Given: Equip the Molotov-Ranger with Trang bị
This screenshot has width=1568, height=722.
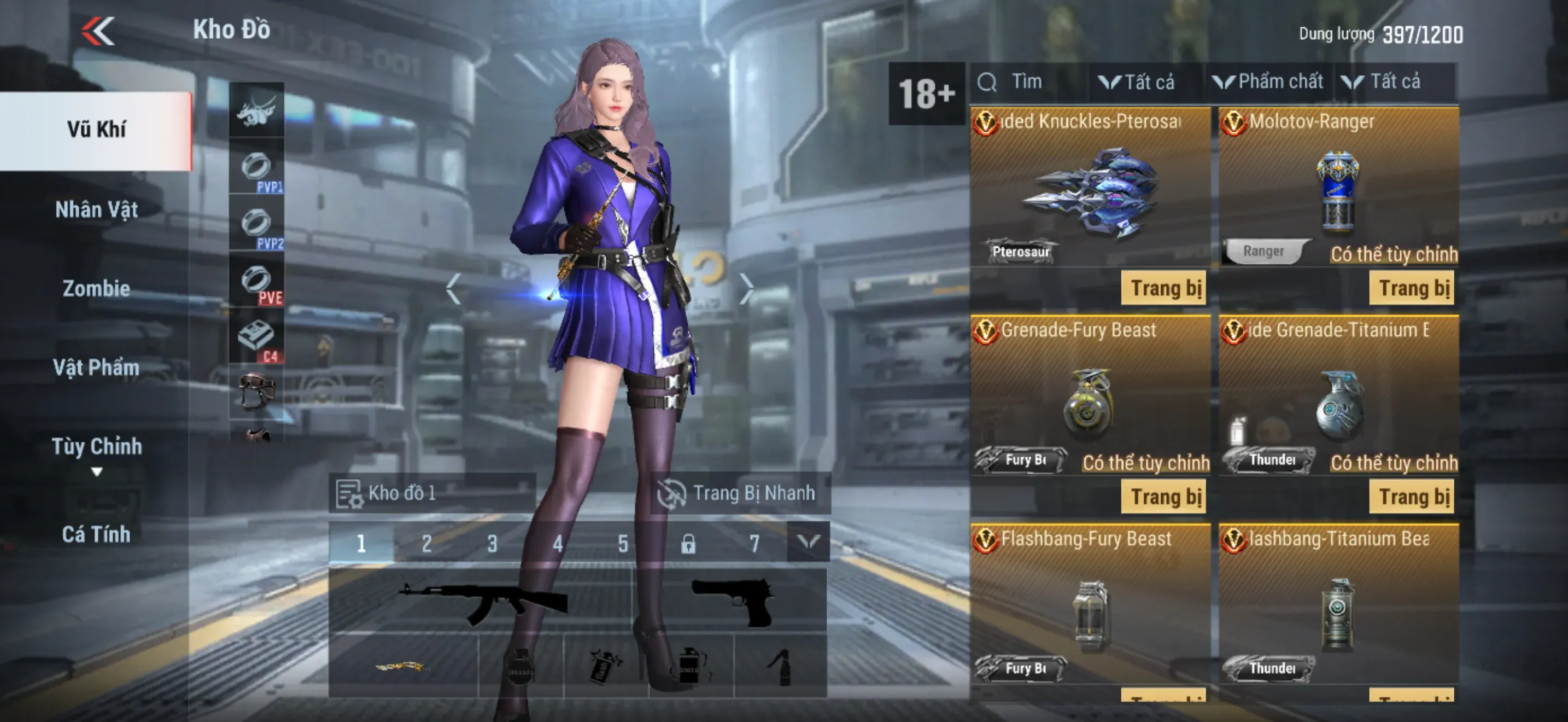Looking at the screenshot, I should (x=1411, y=288).
